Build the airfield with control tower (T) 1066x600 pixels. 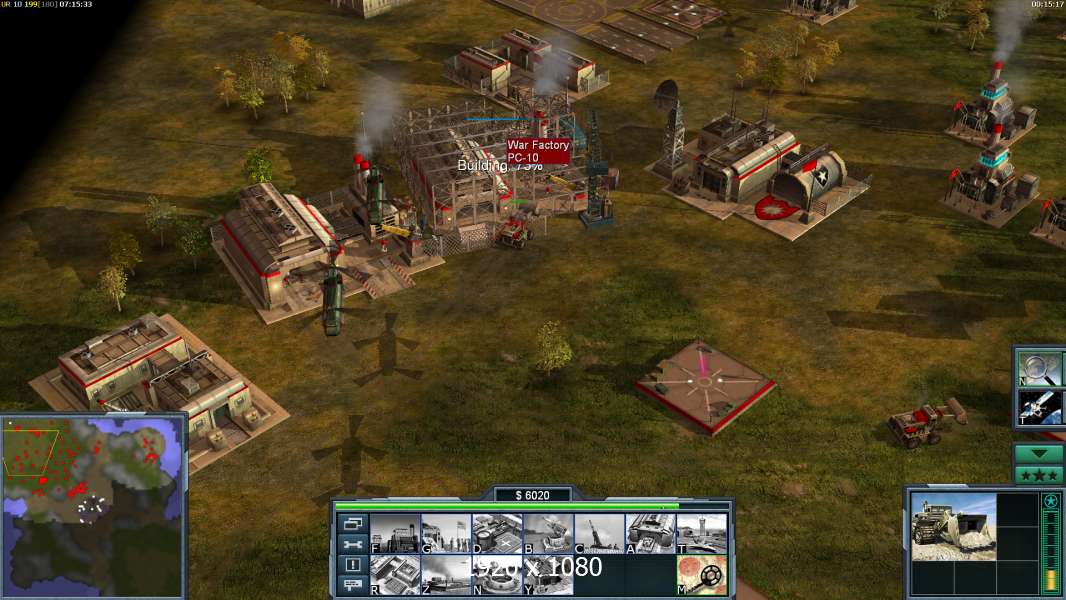coord(701,534)
